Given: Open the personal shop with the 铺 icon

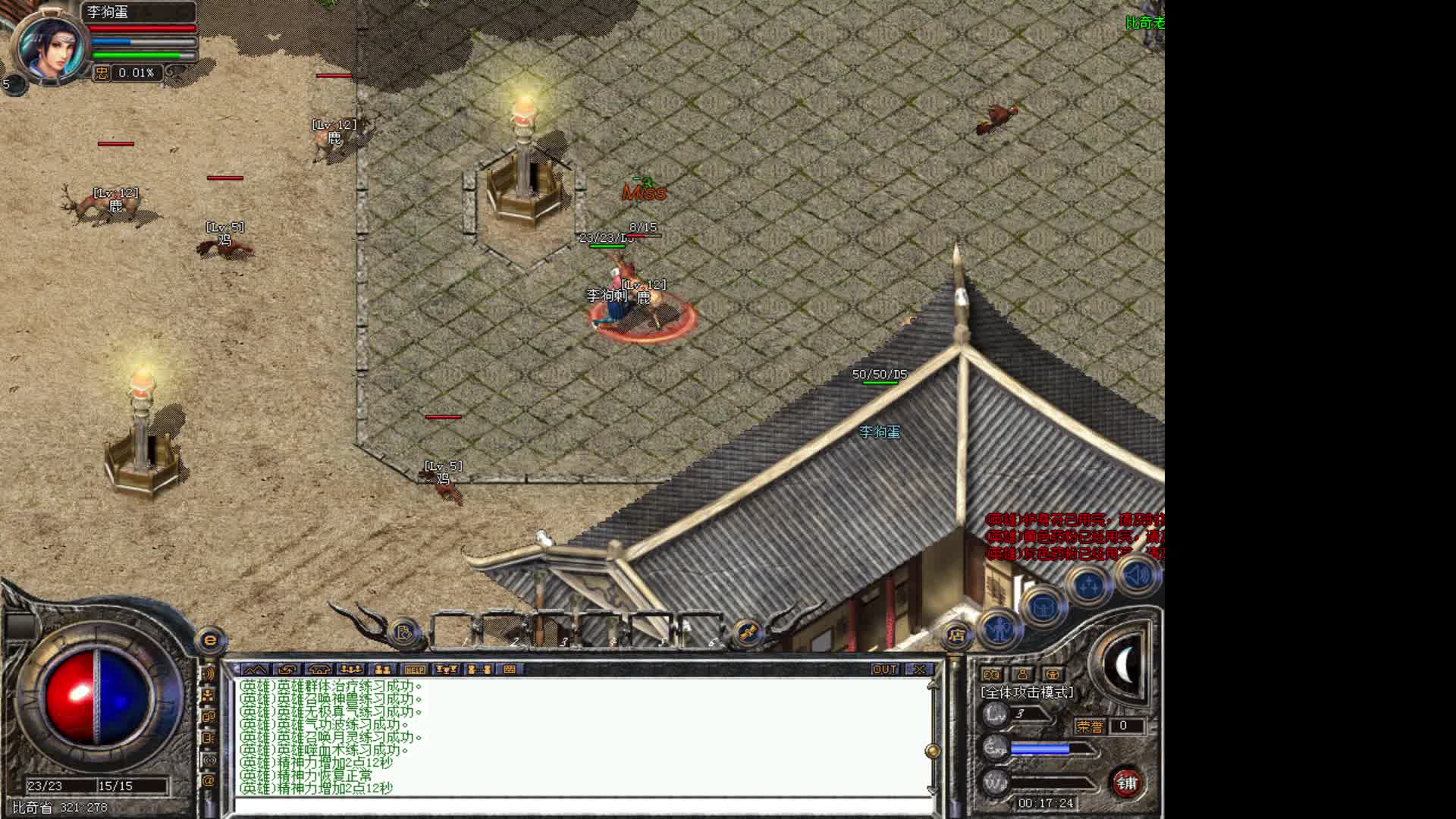Looking at the screenshot, I should point(1128,782).
